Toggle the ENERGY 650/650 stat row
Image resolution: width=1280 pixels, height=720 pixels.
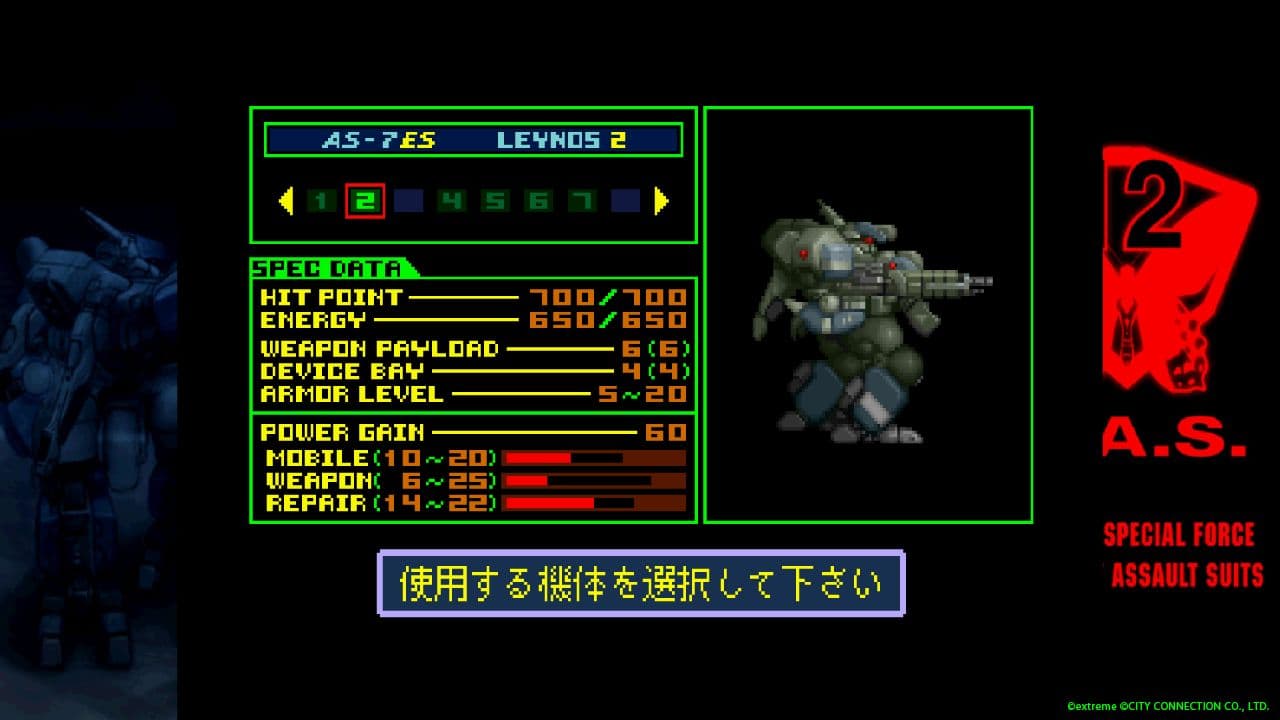coord(470,320)
